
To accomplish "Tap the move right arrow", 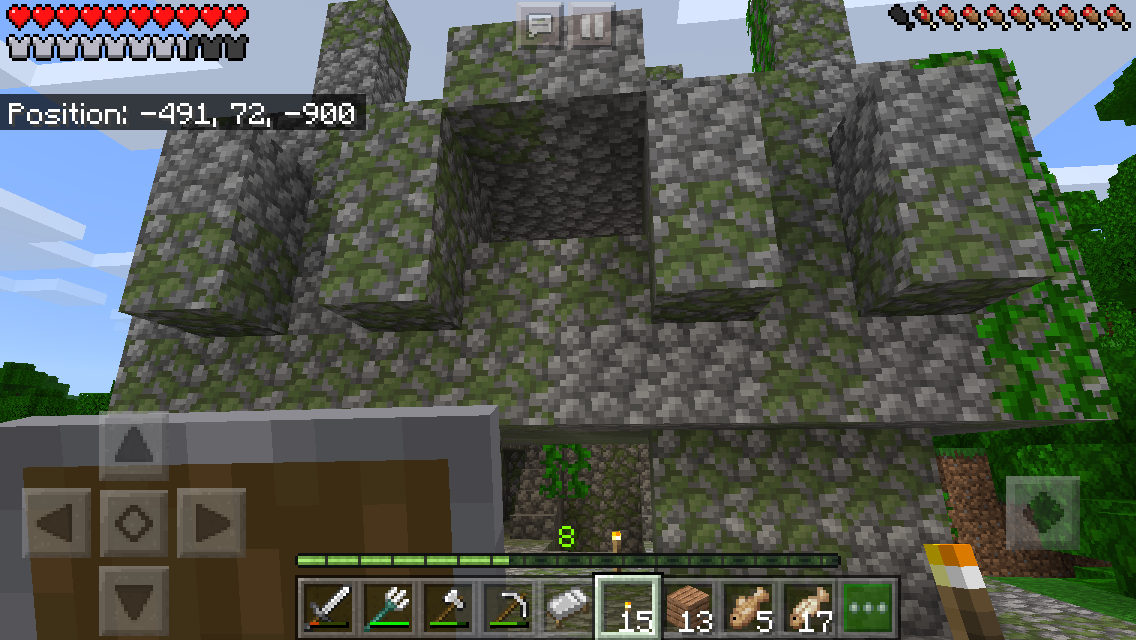I will 211,522.
